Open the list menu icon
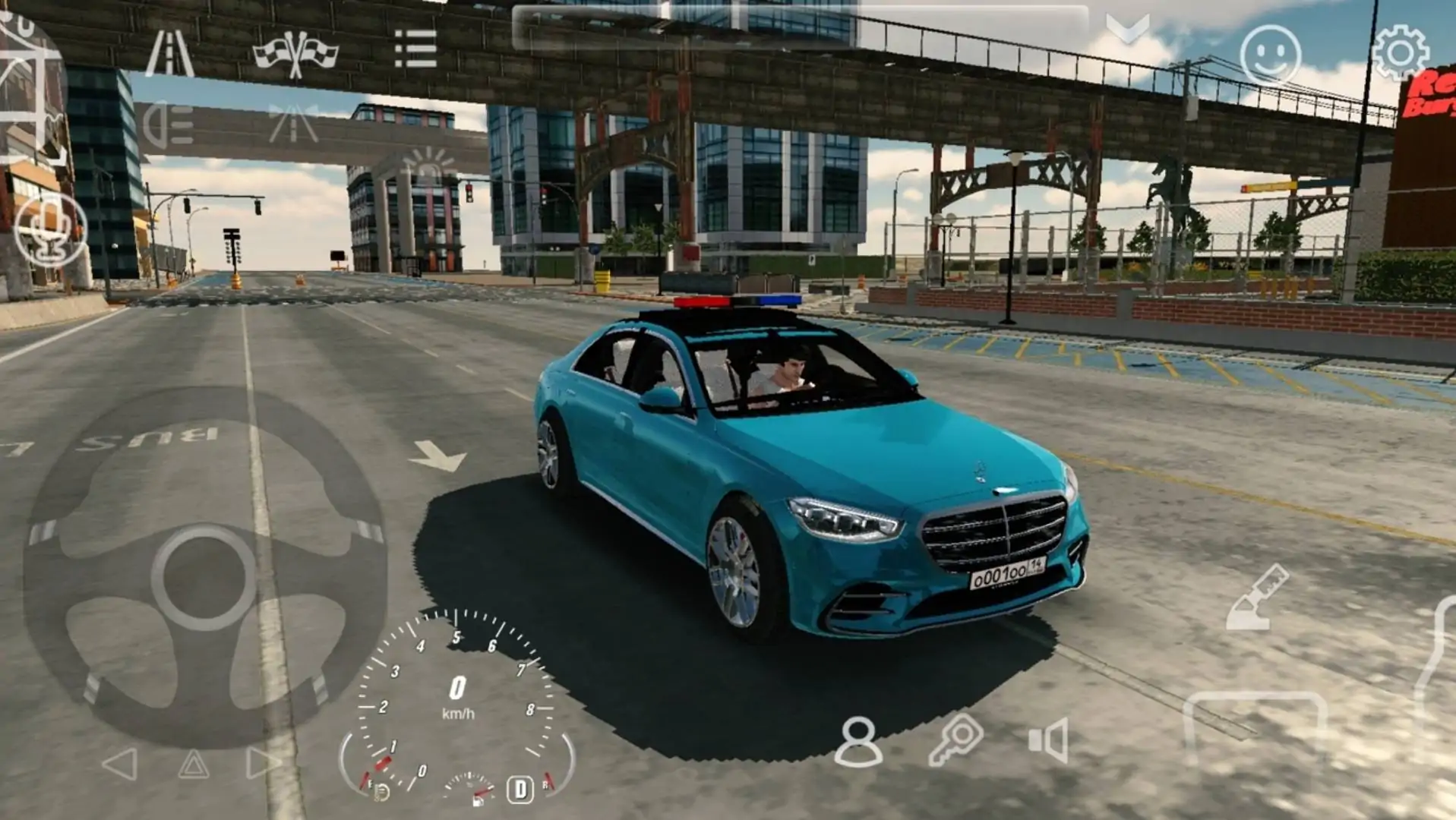This screenshot has width=1456, height=820. pos(415,49)
